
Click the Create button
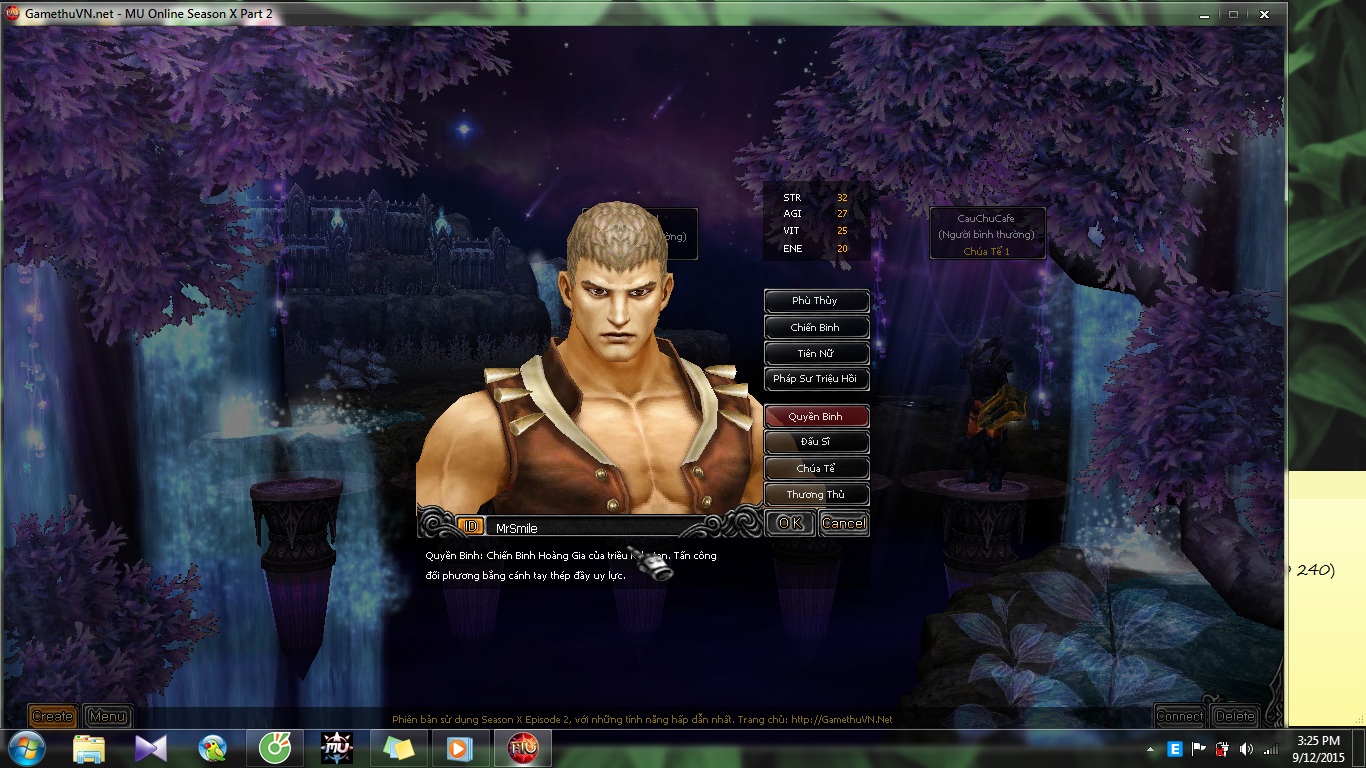coord(52,716)
